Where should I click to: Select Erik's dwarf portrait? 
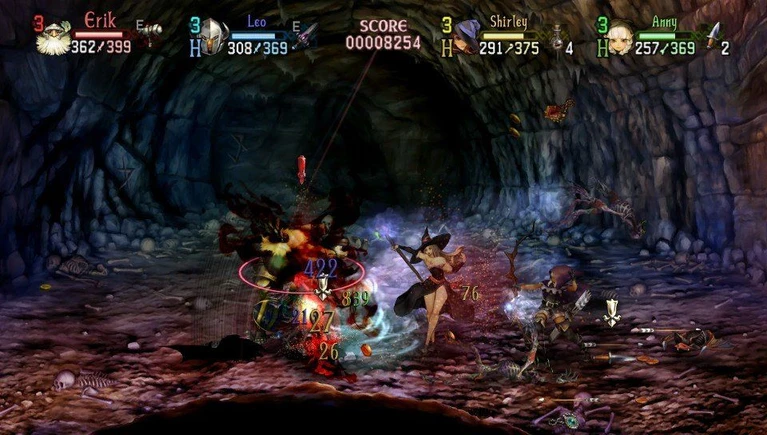tap(51, 37)
